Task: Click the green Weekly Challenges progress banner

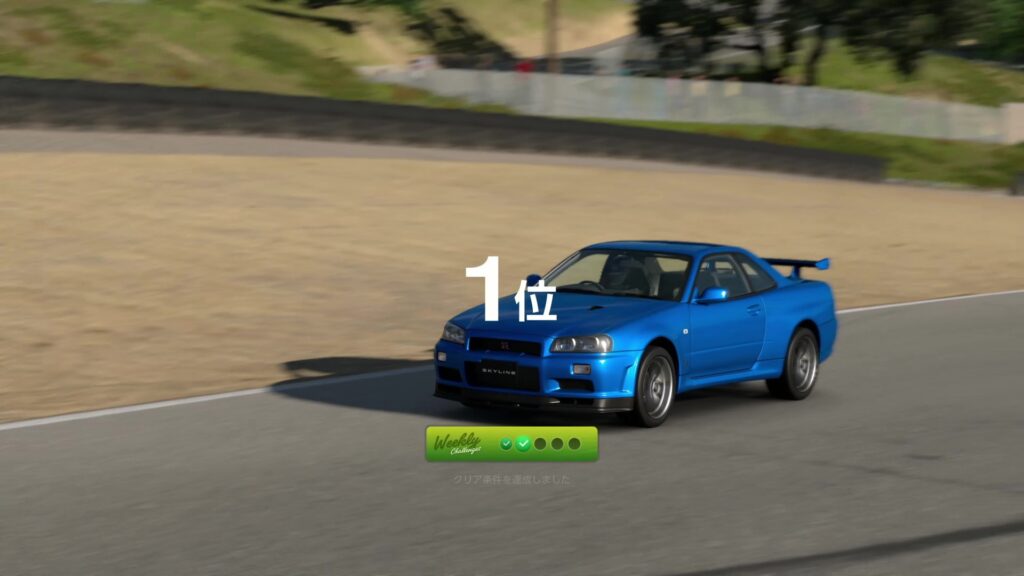Action: (x=511, y=444)
